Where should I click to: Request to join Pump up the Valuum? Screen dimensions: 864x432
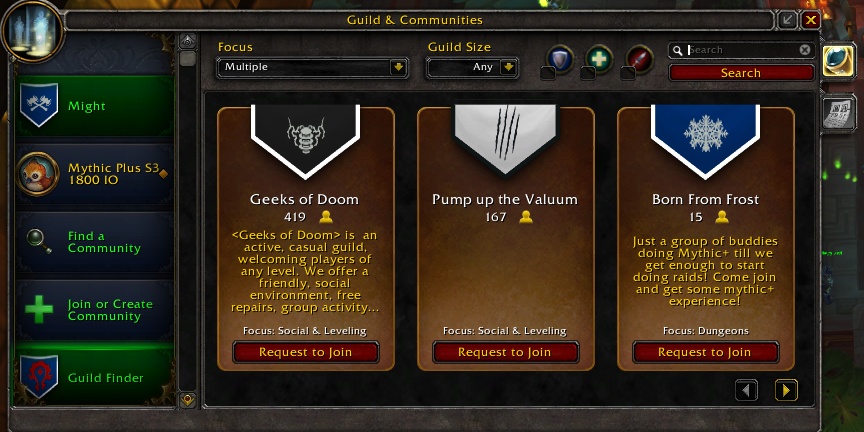click(505, 352)
